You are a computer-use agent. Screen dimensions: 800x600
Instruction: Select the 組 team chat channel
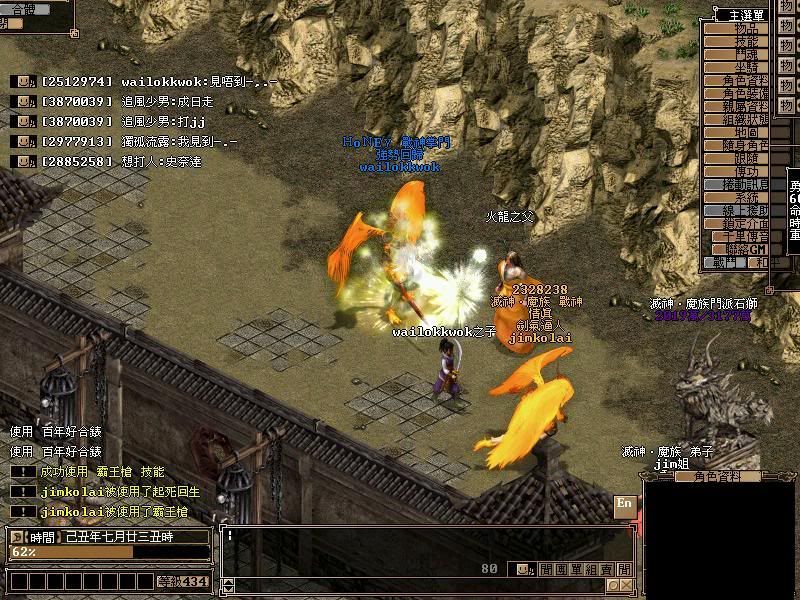tap(589, 569)
